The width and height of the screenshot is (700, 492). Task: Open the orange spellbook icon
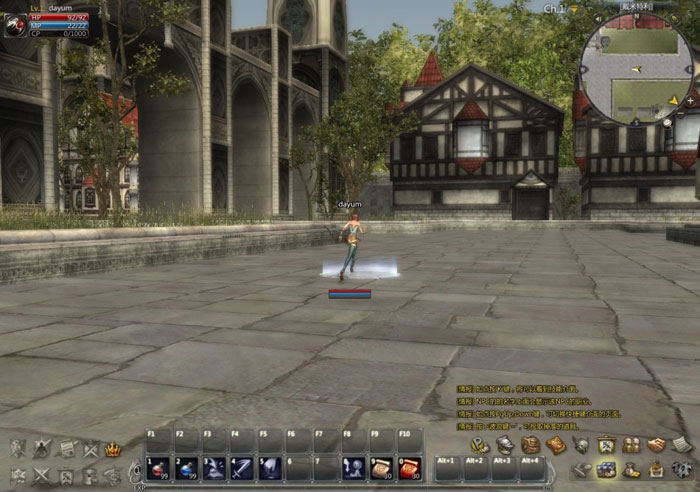click(556, 445)
